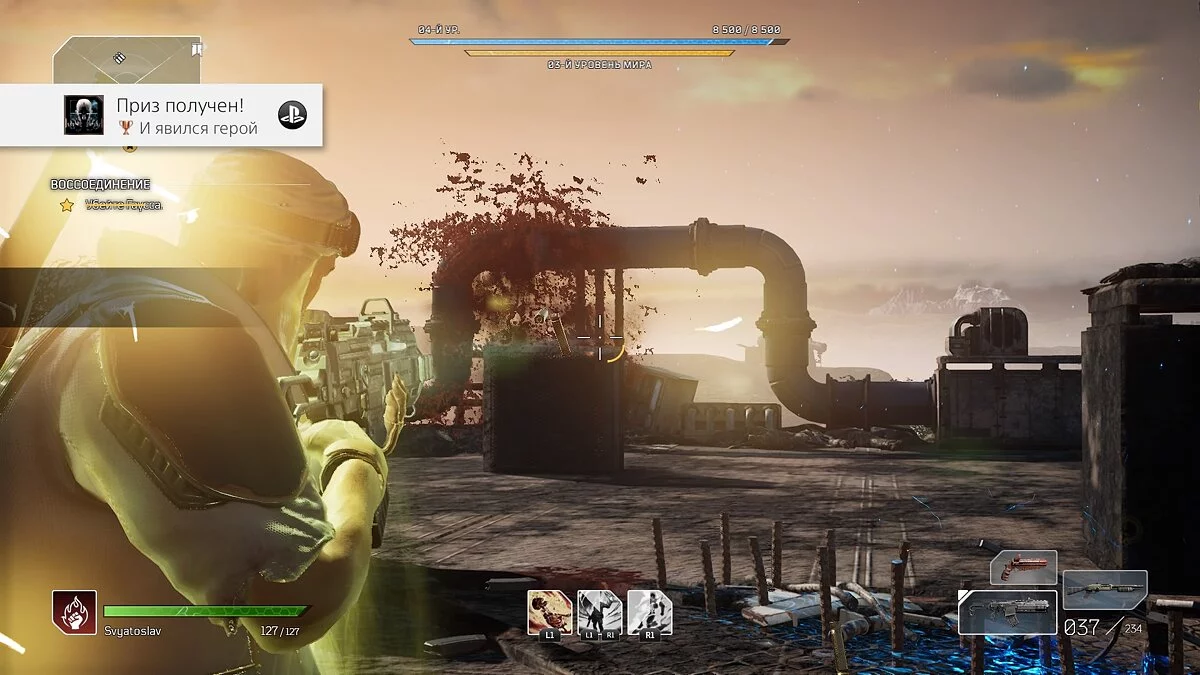Activate the first skill marked L1
This screenshot has width=1200, height=675.
(x=550, y=612)
